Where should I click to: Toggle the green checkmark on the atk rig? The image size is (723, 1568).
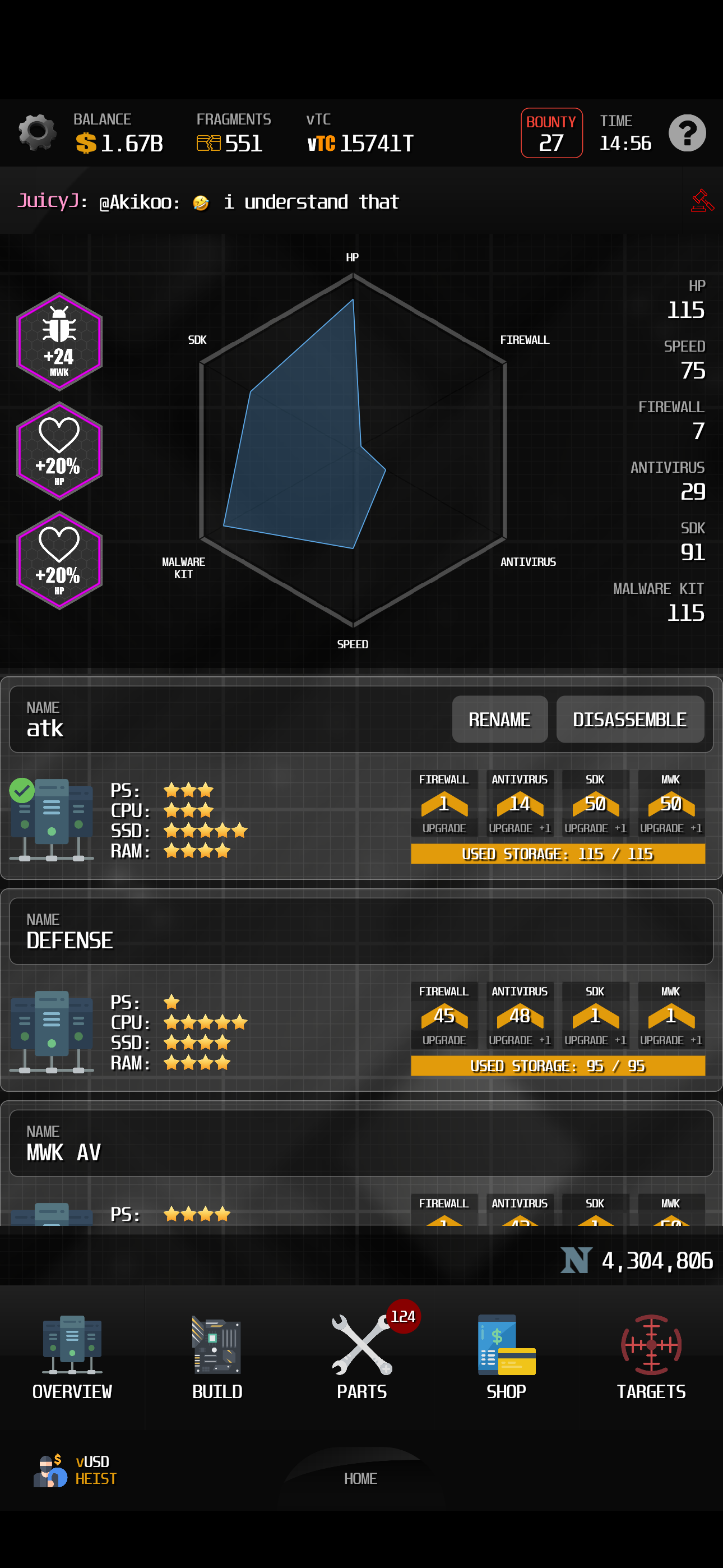click(22, 790)
